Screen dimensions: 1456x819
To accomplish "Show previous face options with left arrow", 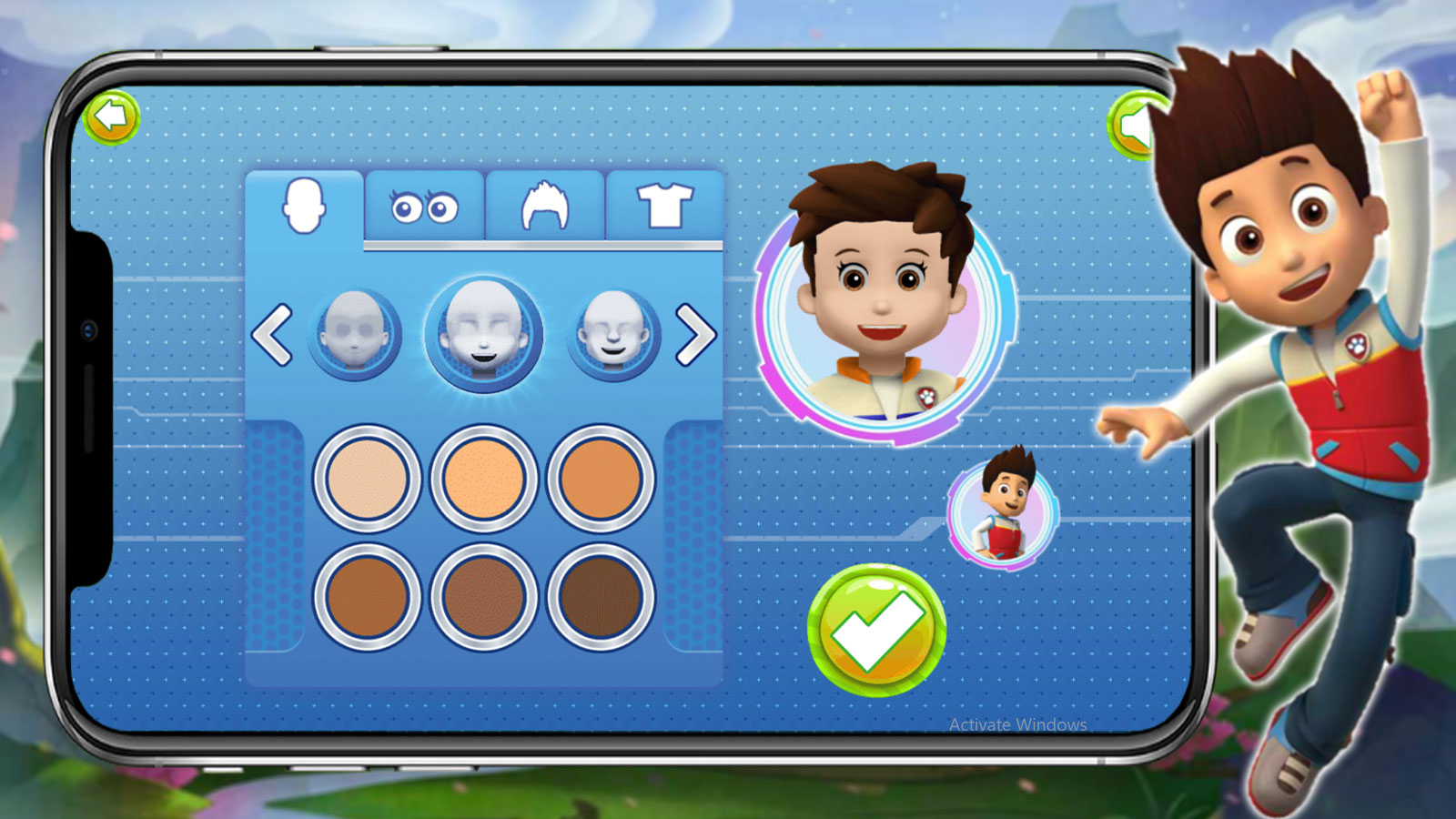I will (x=272, y=335).
